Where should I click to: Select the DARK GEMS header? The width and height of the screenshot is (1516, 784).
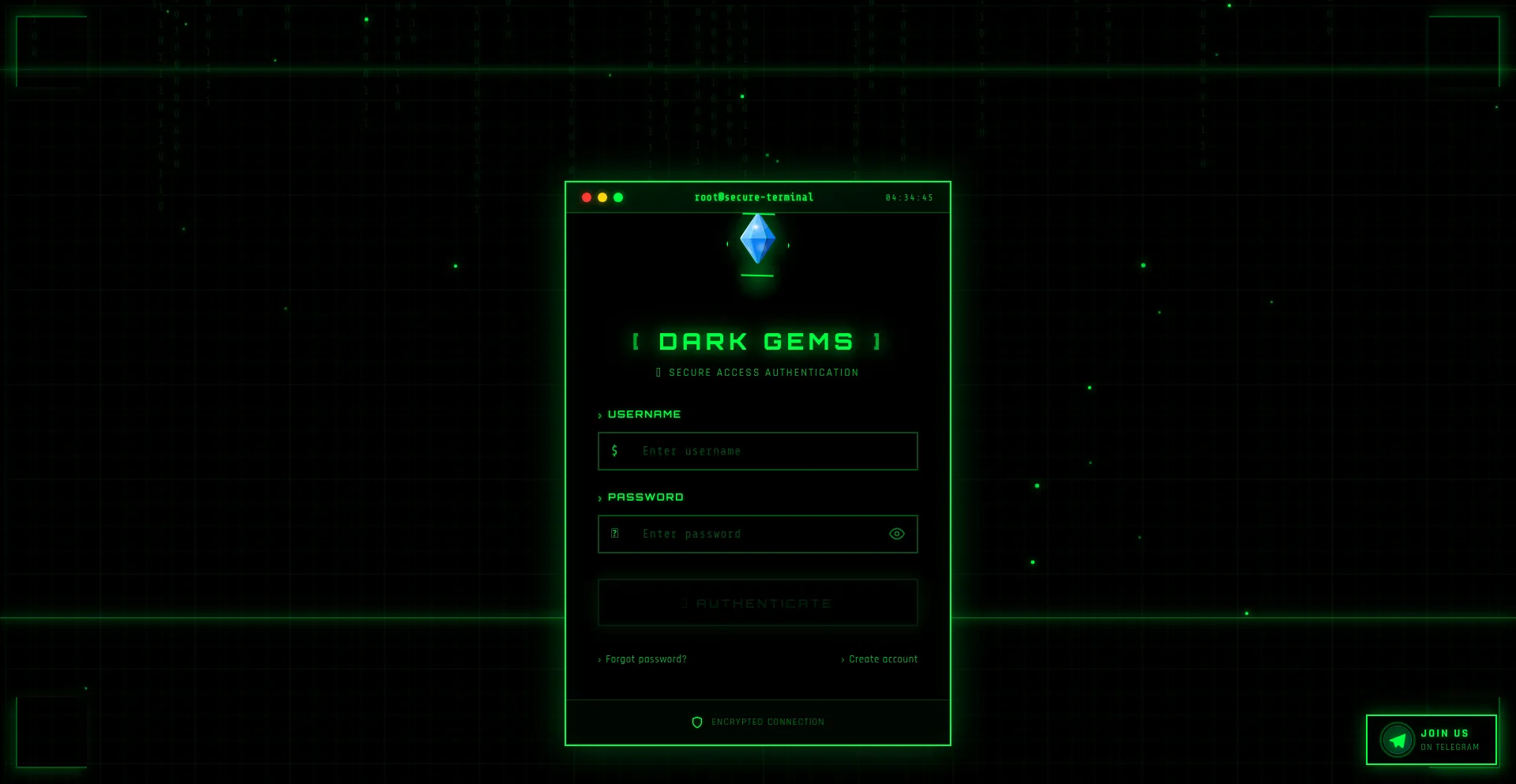(756, 341)
